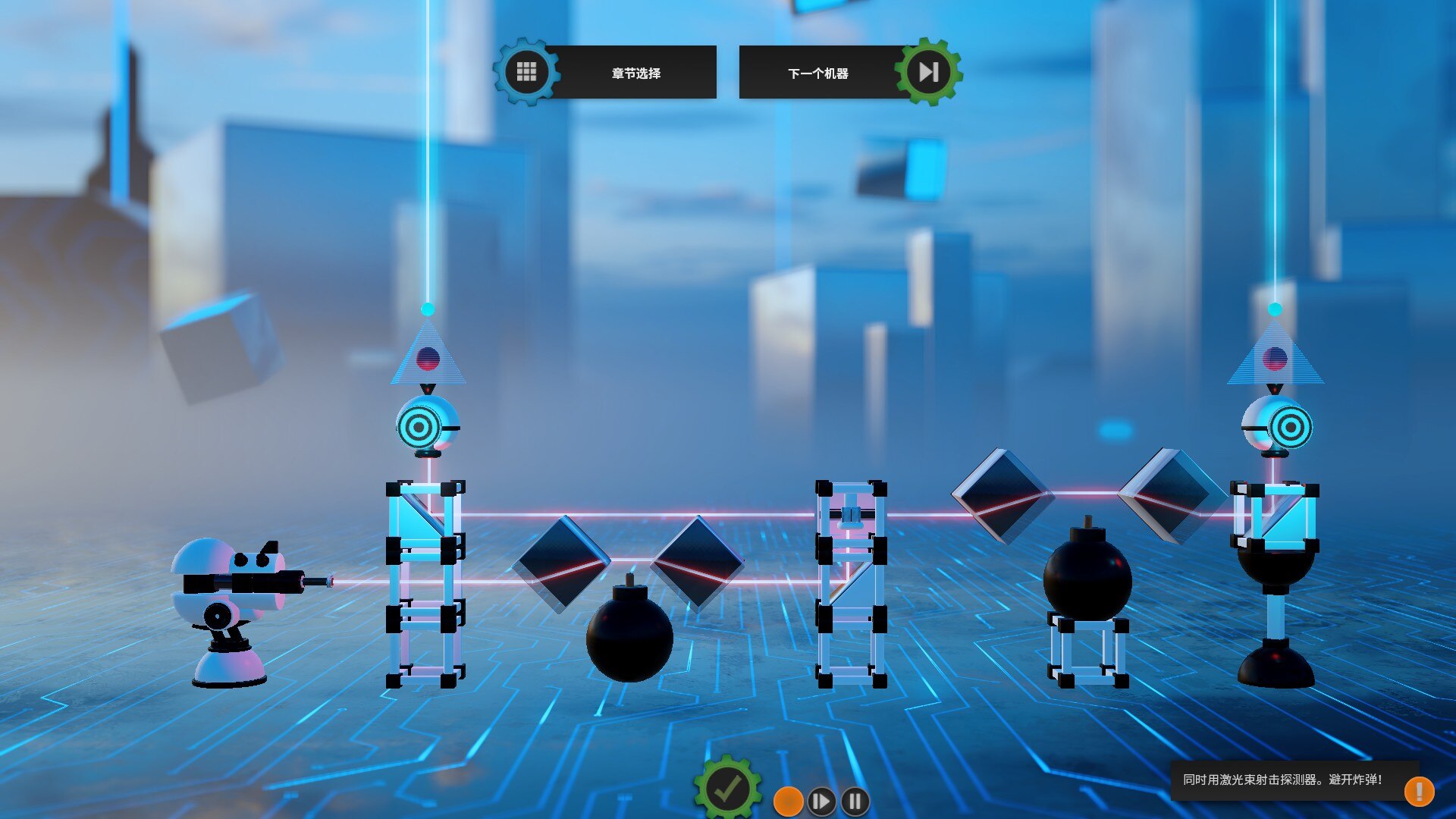Advance to the next machine via 下一个机器
Screen dimensions: 1456x819
819,74
